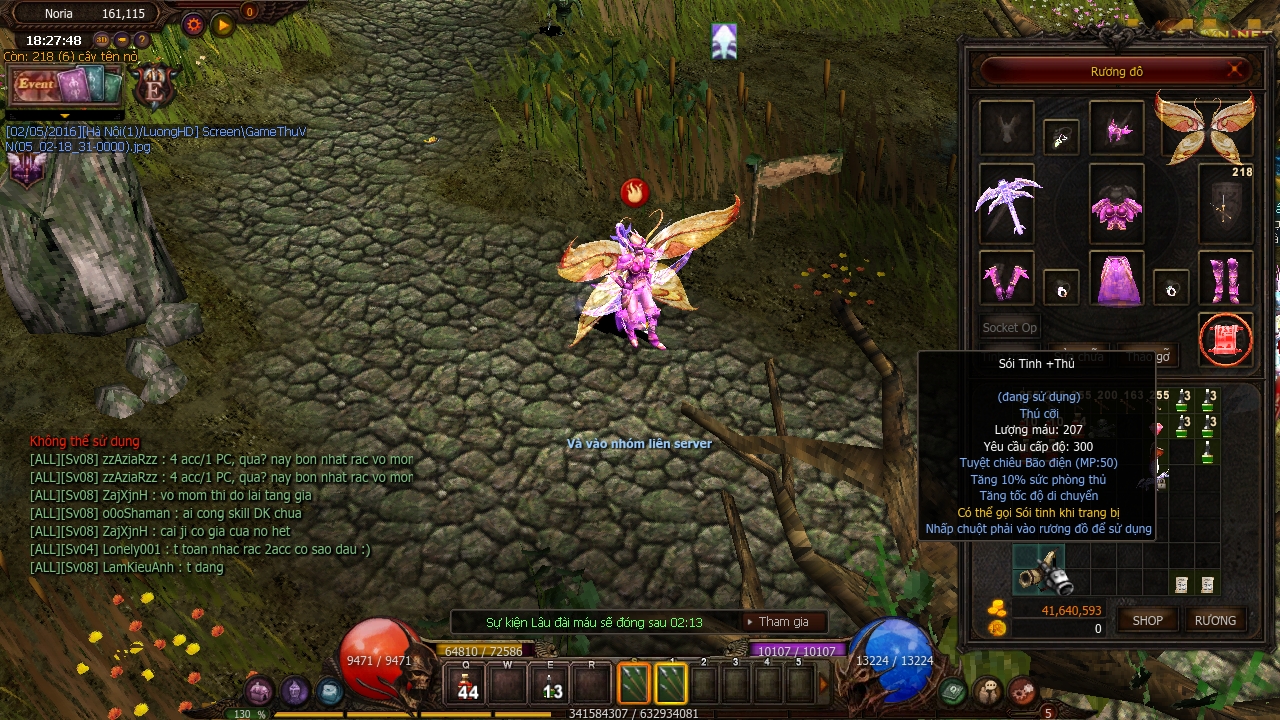Click the butterfly wings equipment slot

coord(1205,128)
